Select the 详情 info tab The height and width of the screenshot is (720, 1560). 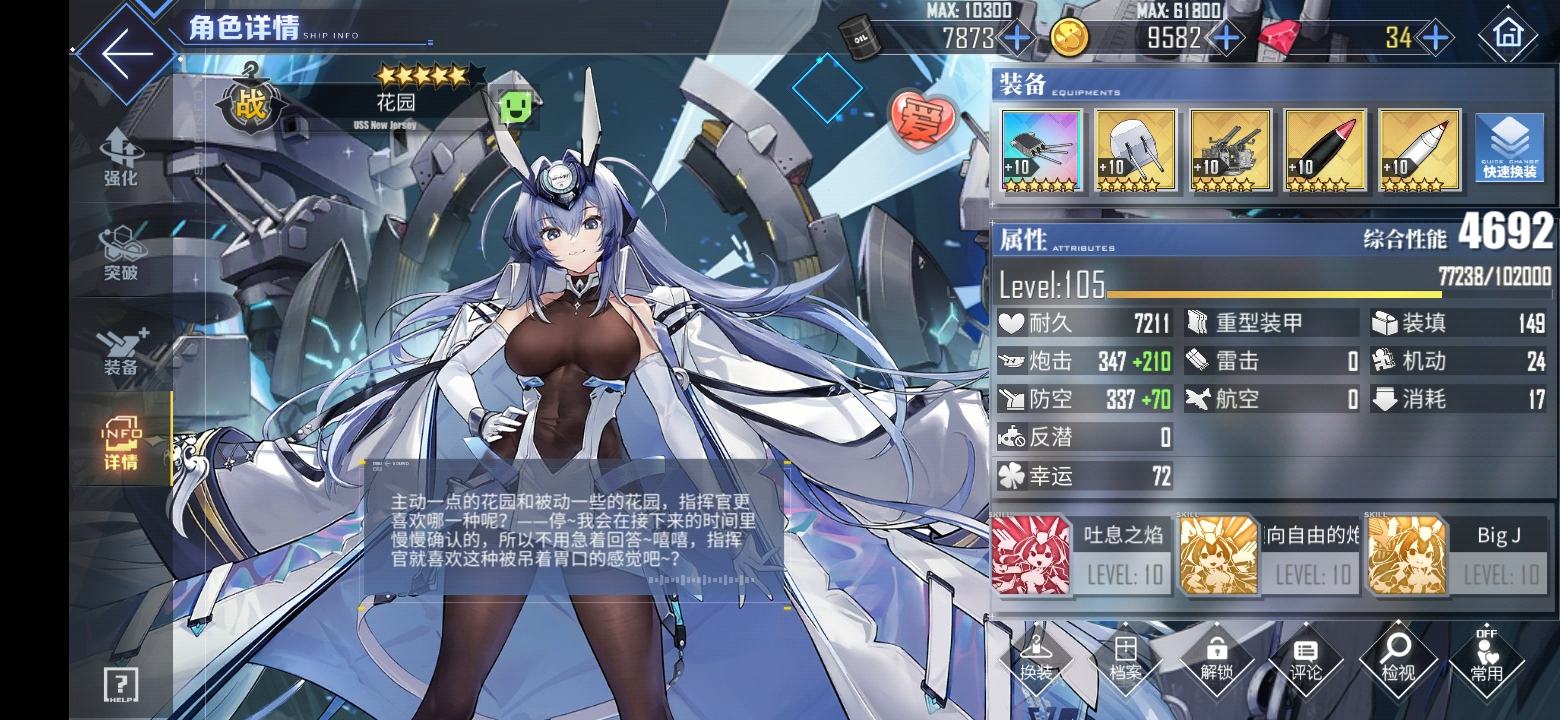(x=121, y=443)
